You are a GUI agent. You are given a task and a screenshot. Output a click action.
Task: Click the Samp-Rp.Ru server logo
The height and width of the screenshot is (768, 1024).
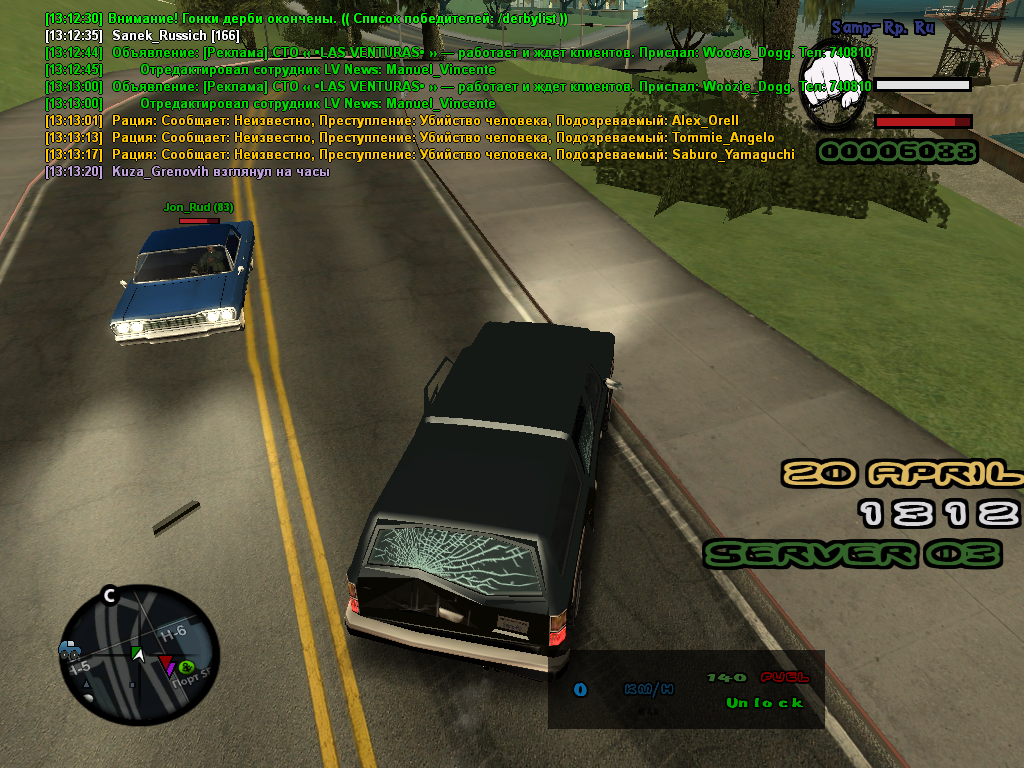click(883, 29)
